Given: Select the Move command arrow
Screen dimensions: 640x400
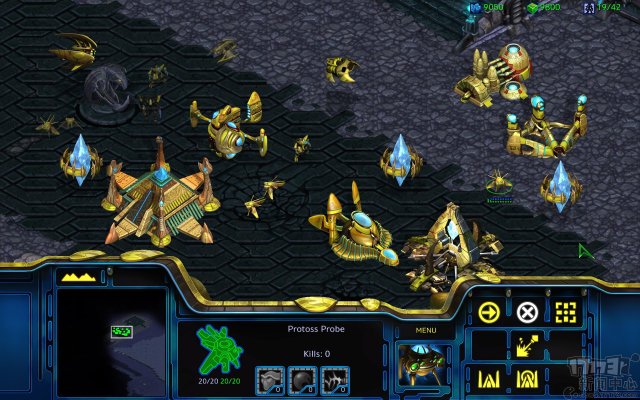Looking at the screenshot, I should (489, 311).
